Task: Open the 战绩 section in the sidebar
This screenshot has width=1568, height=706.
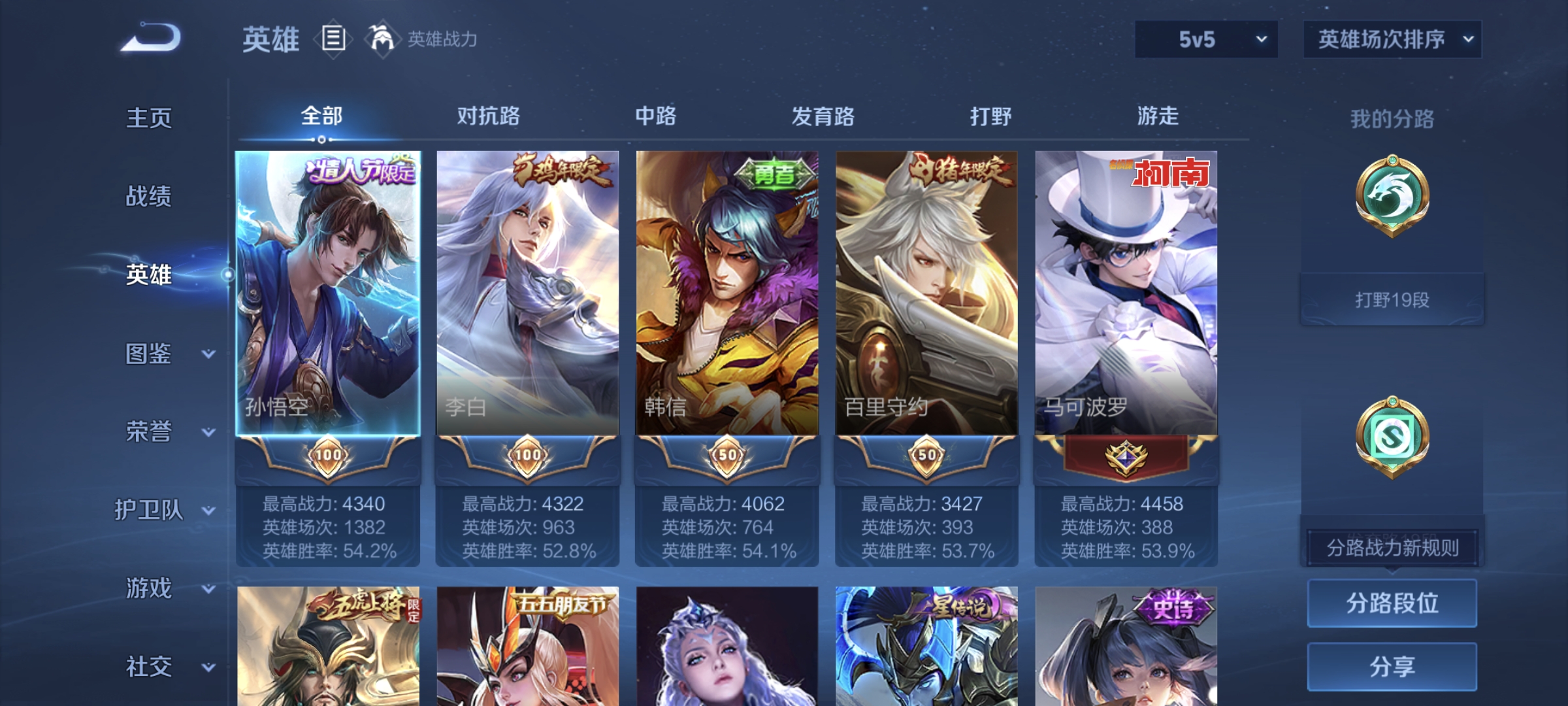Action: coord(149,197)
